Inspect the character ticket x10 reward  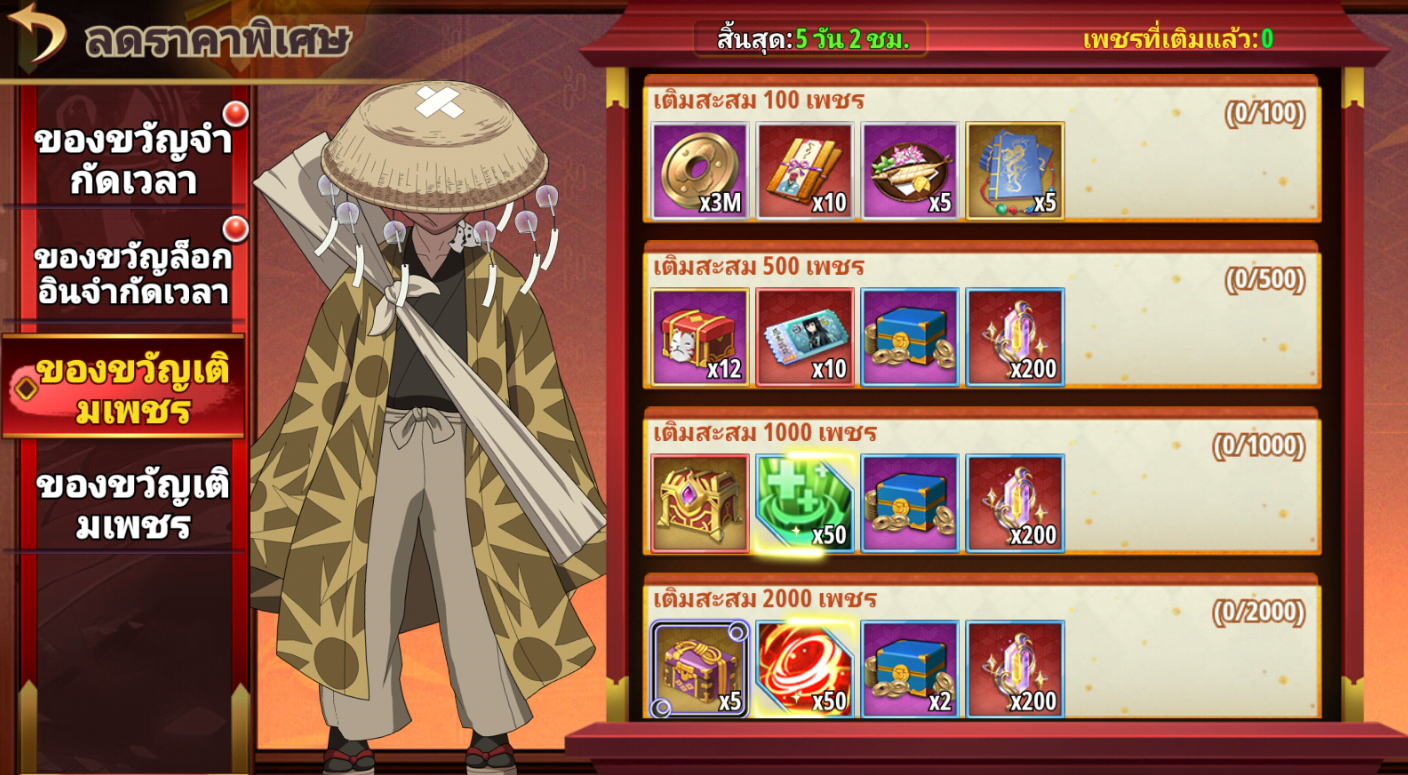[805, 337]
